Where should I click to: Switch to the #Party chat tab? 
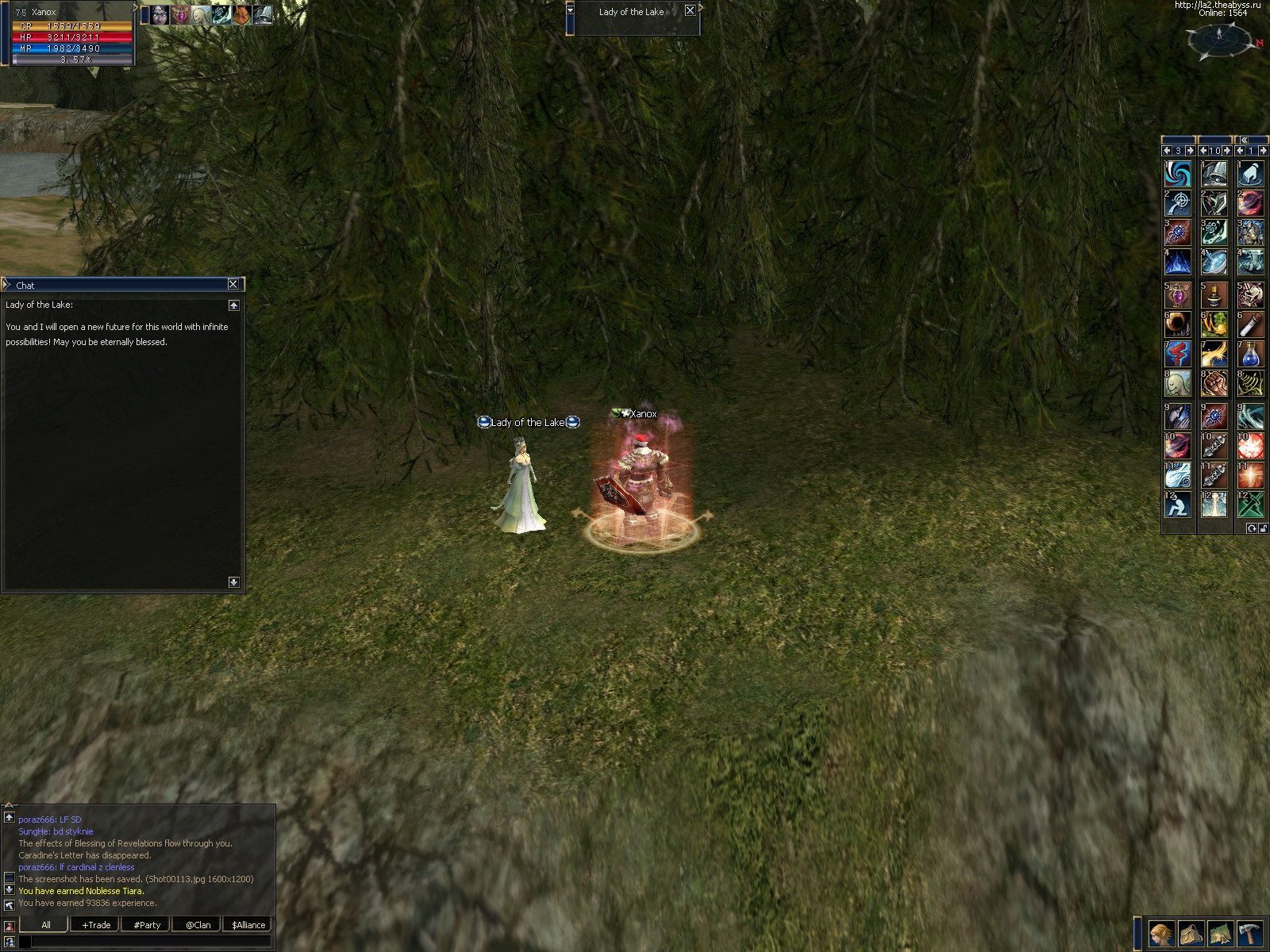(147, 925)
